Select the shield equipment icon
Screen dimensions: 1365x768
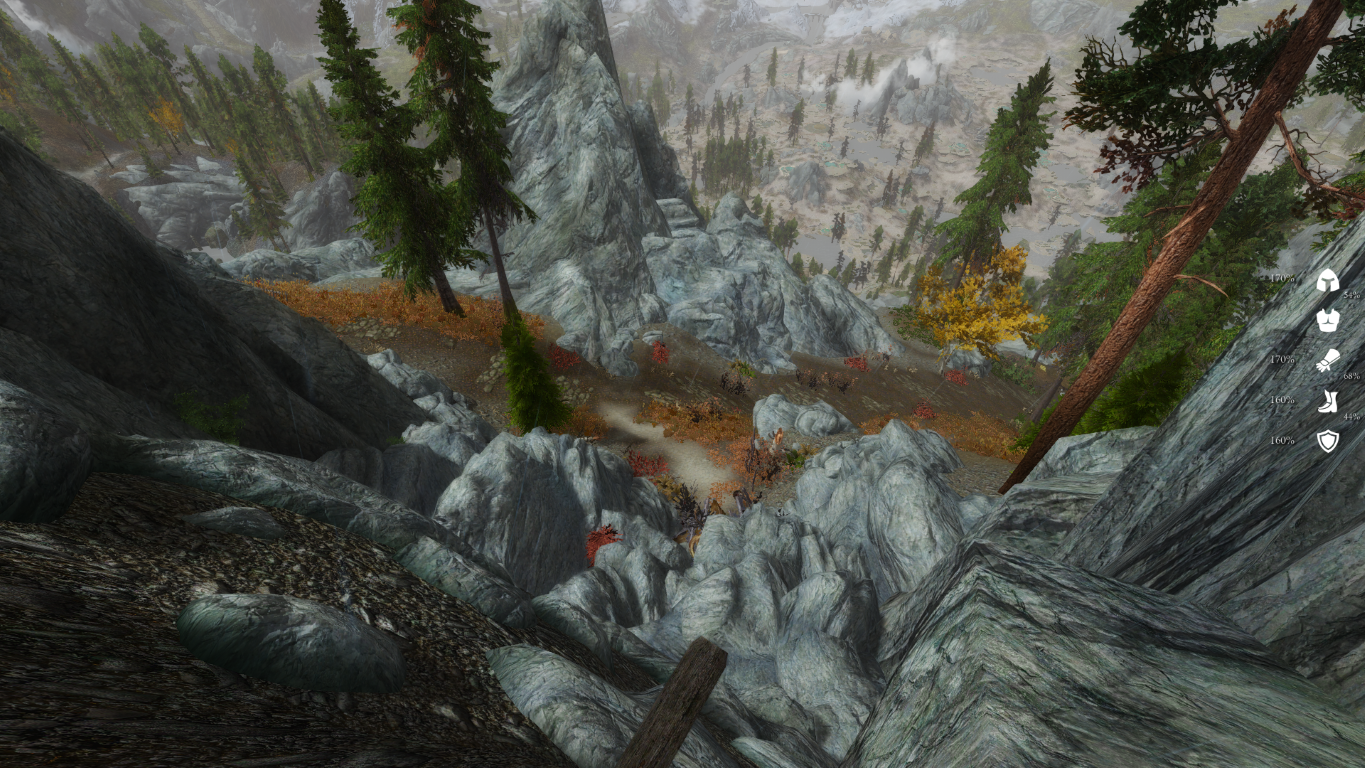[1327, 441]
